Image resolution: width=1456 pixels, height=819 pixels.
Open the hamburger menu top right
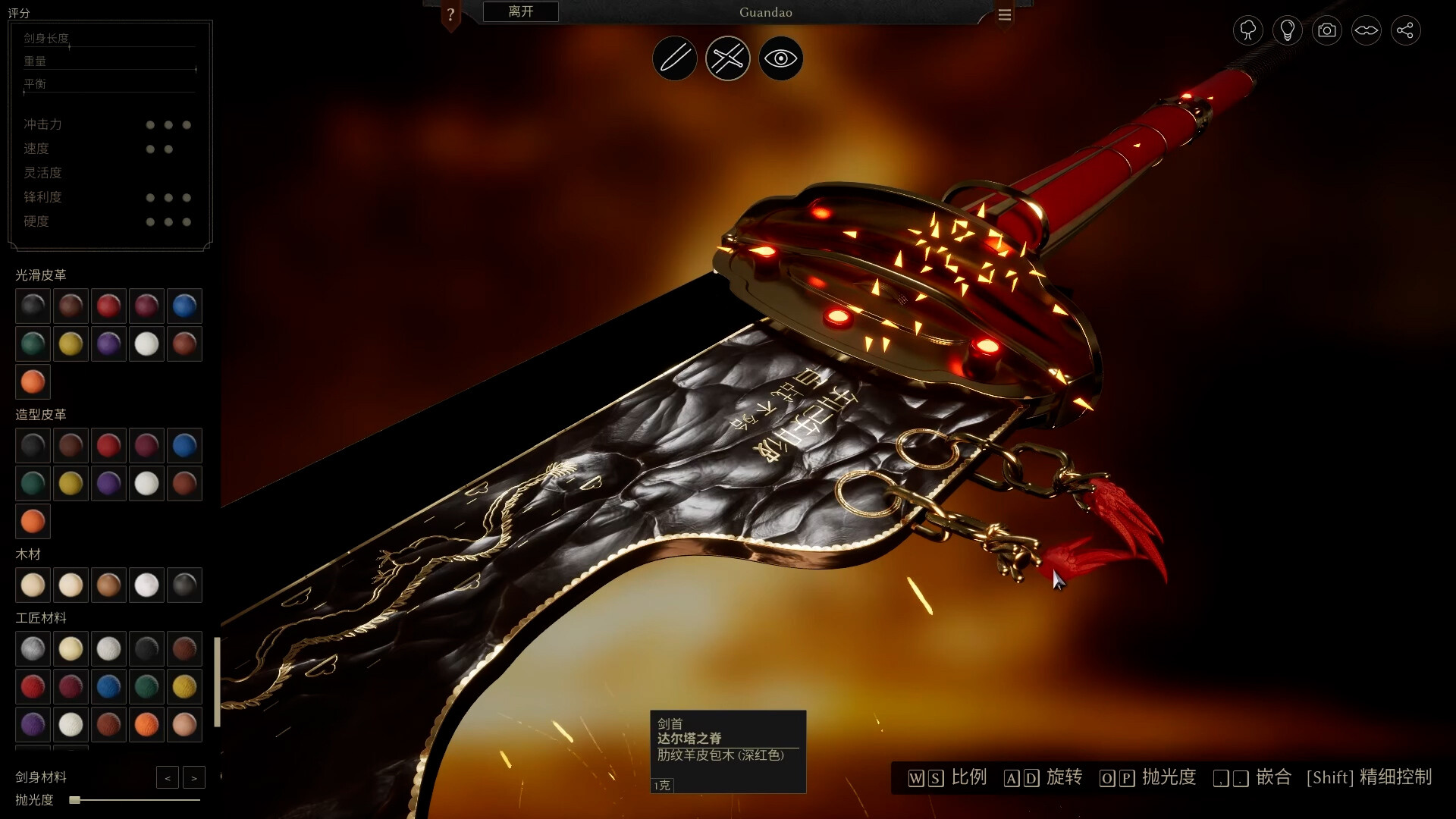click(1005, 14)
